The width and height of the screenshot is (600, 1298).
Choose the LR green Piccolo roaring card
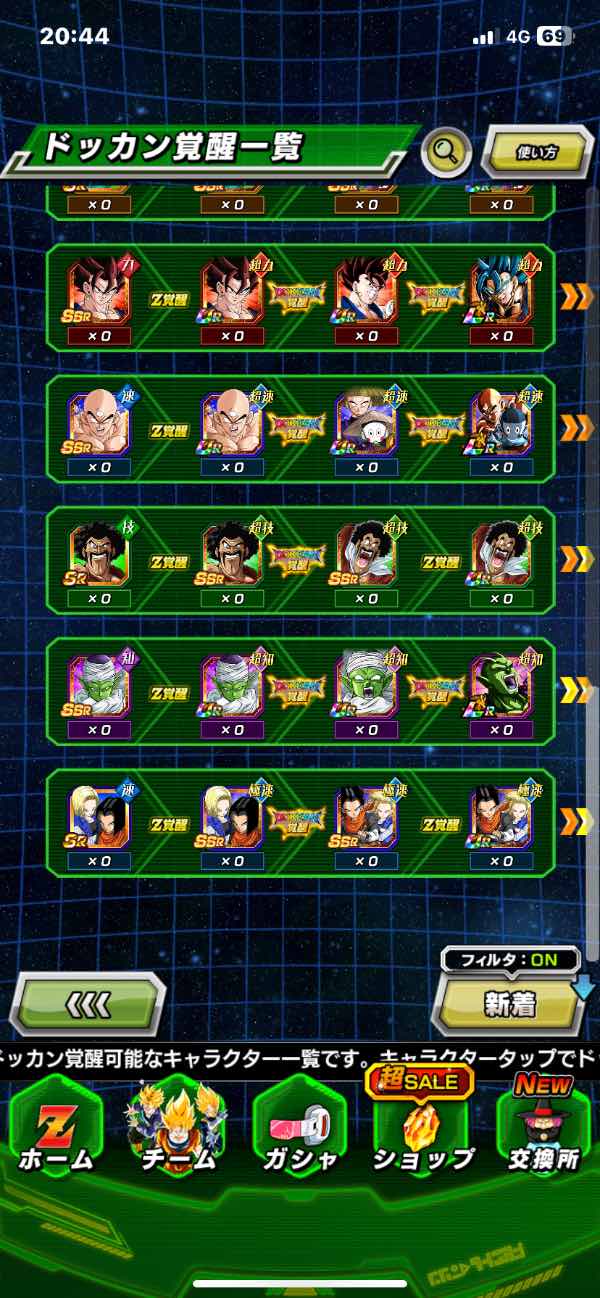[500, 683]
